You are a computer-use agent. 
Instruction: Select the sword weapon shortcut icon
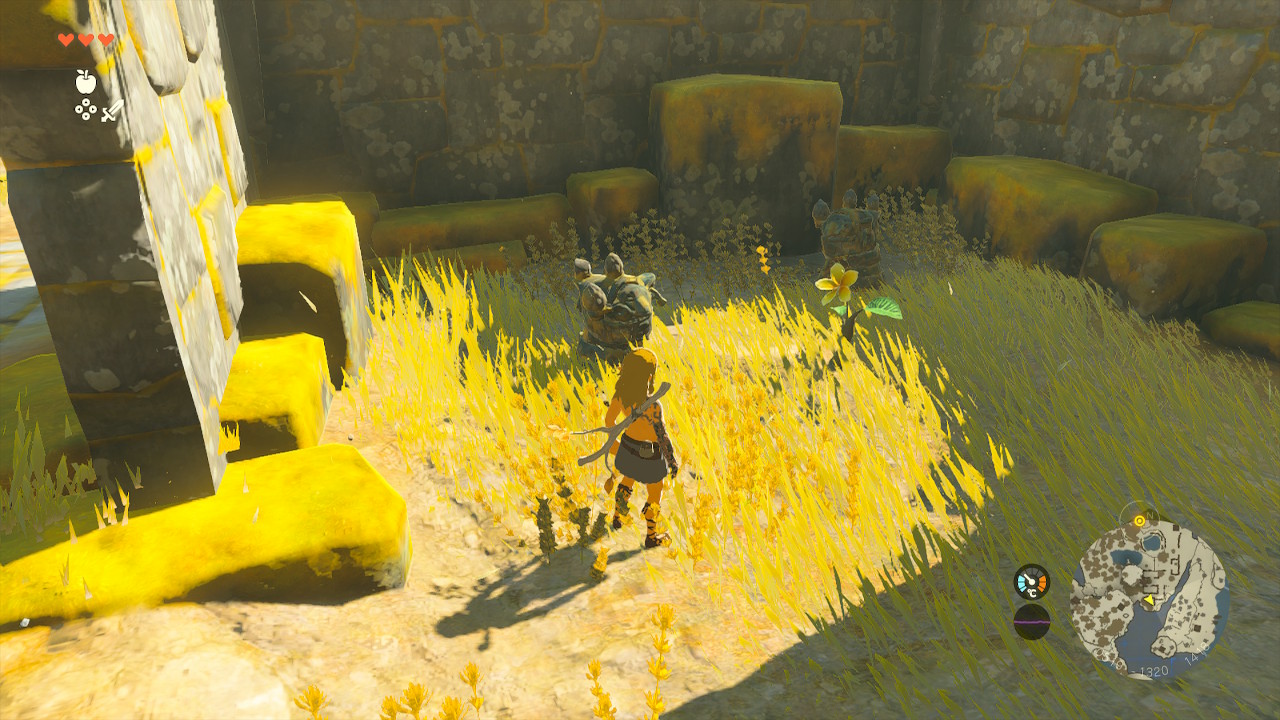point(112,110)
